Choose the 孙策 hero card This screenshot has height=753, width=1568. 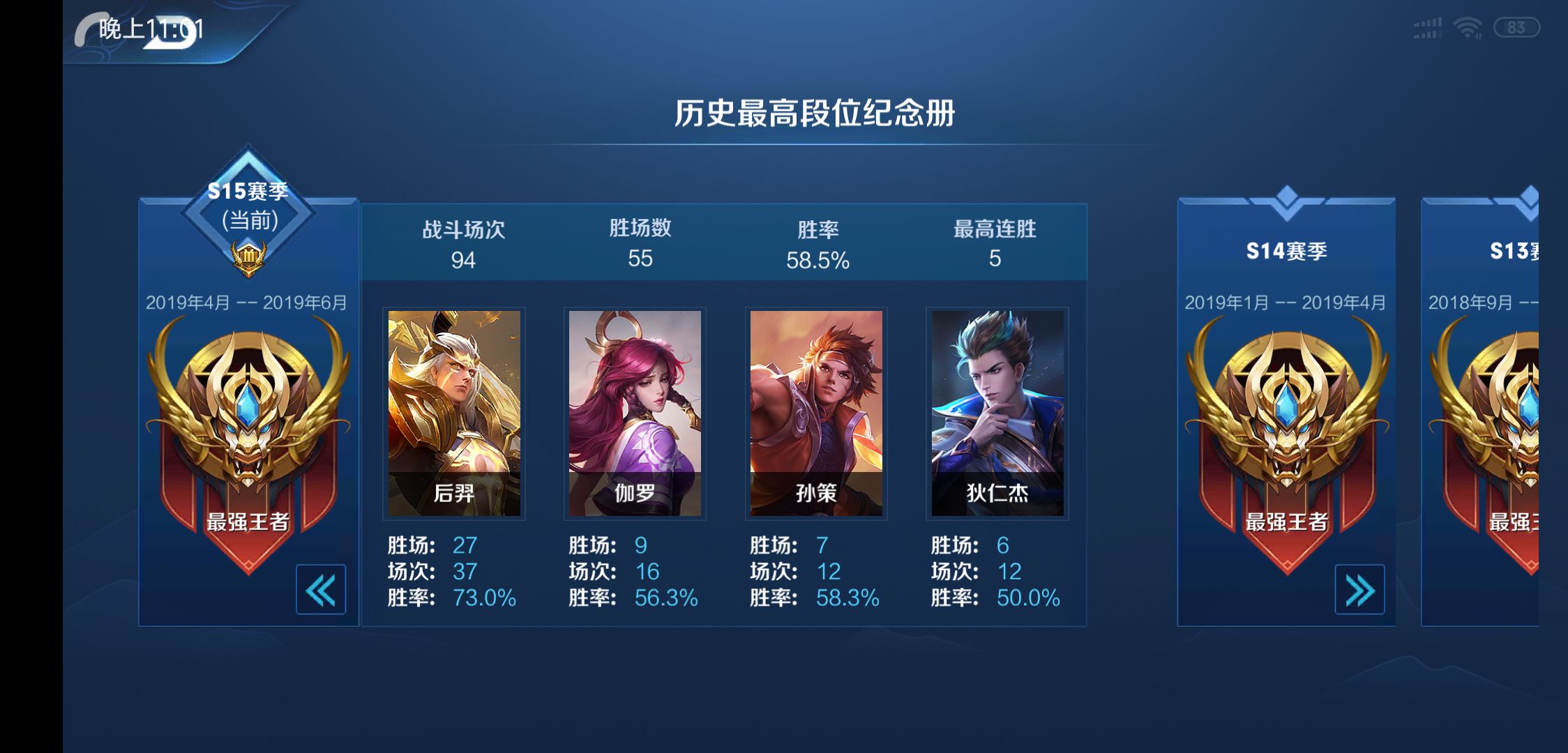click(x=816, y=413)
